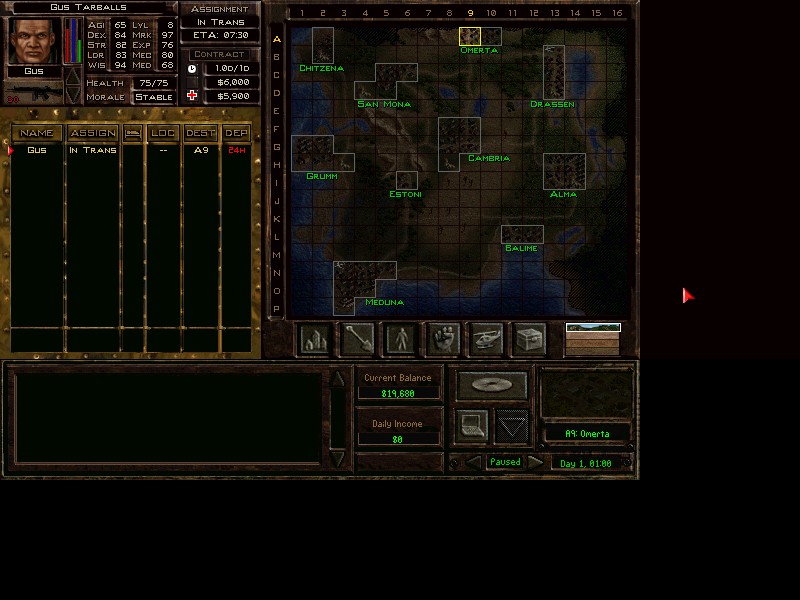800x600 pixels.
Task: Speed up time with the right arrow
Action: (537, 462)
